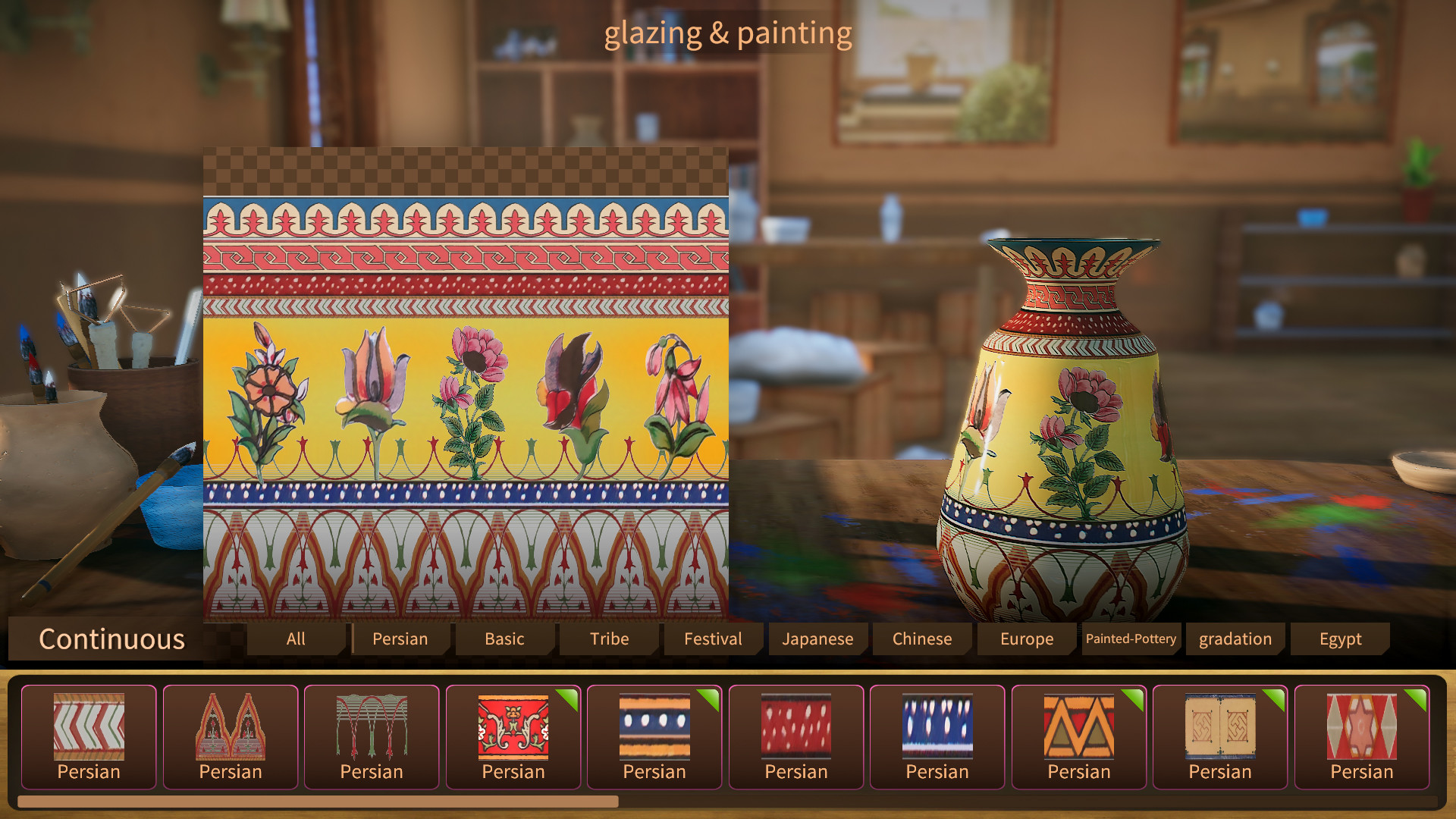
Task: View Festival pattern designs
Action: (712, 639)
